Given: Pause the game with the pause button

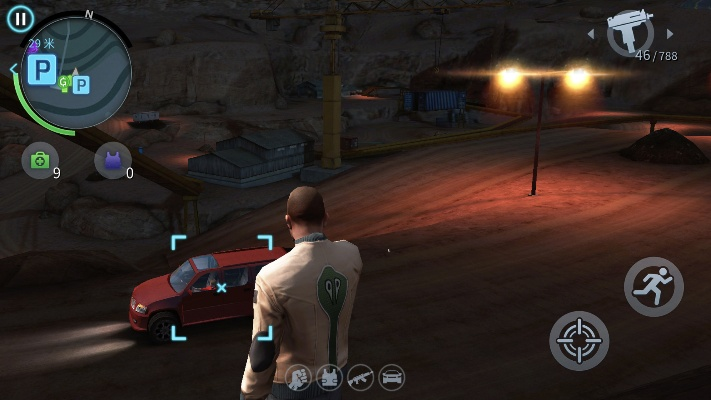Looking at the screenshot, I should click(x=20, y=18).
